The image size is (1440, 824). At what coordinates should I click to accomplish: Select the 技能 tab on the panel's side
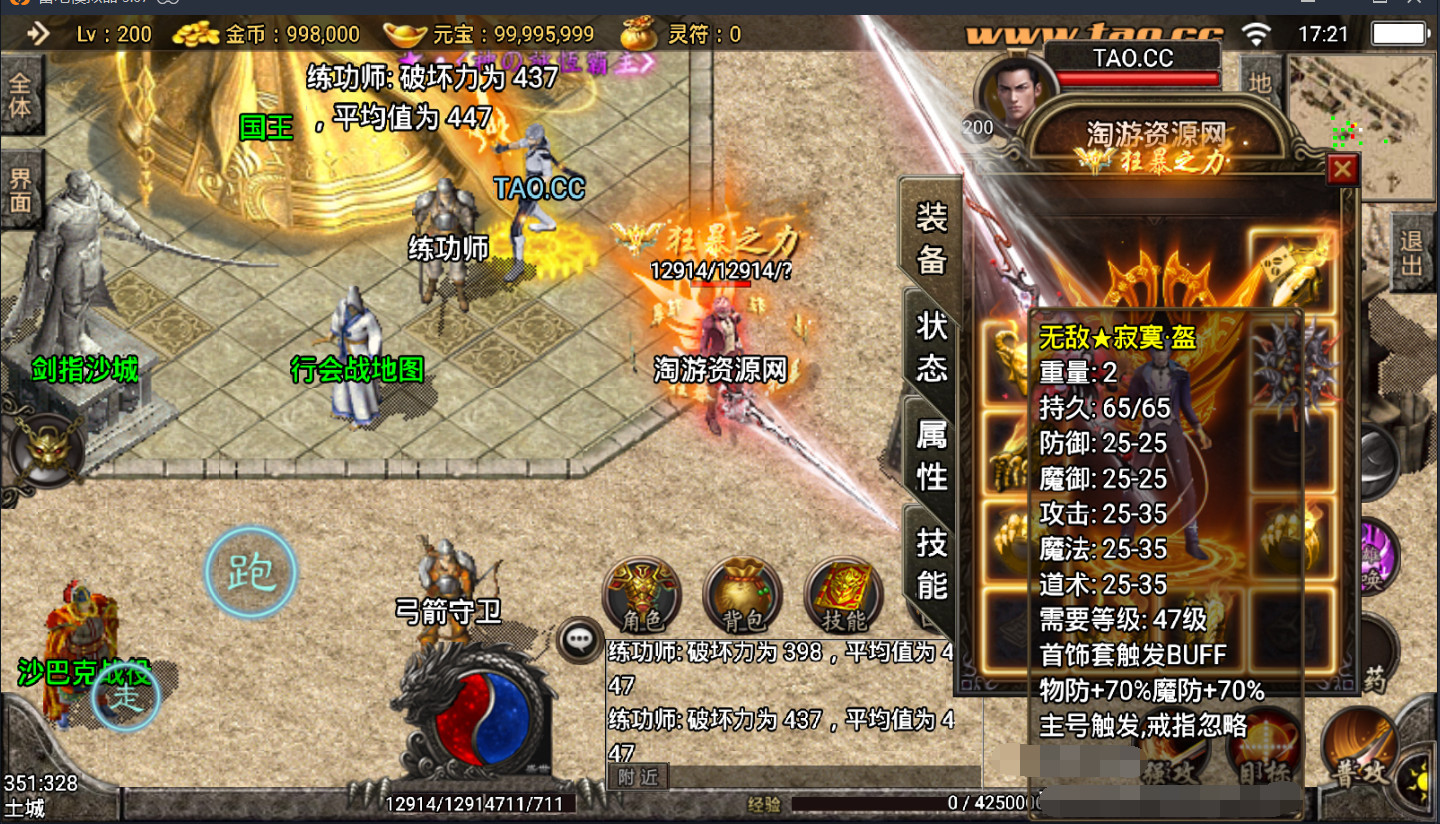(931, 562)
